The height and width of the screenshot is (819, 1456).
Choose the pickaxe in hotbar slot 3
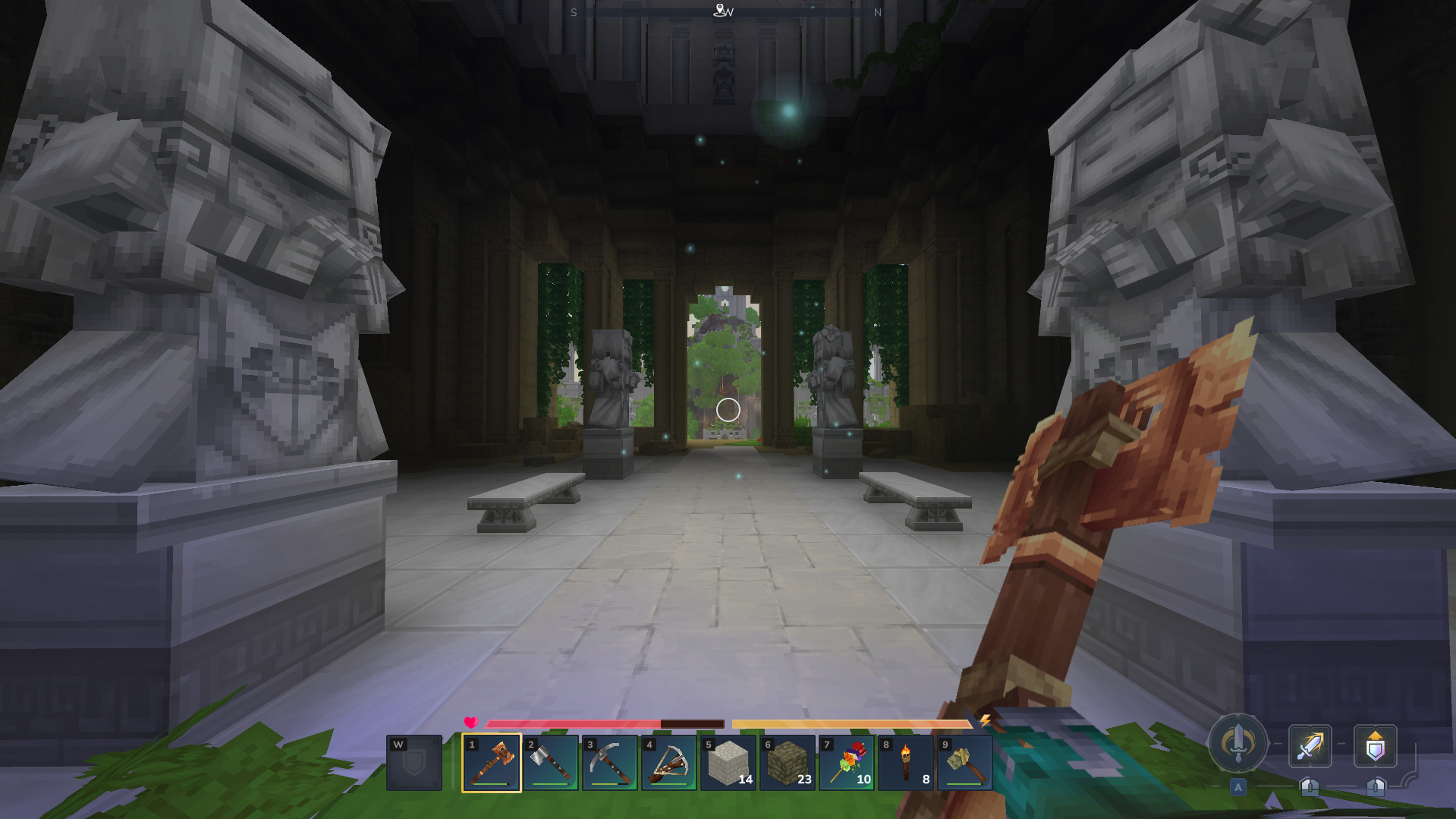click(x=609, y=763)
